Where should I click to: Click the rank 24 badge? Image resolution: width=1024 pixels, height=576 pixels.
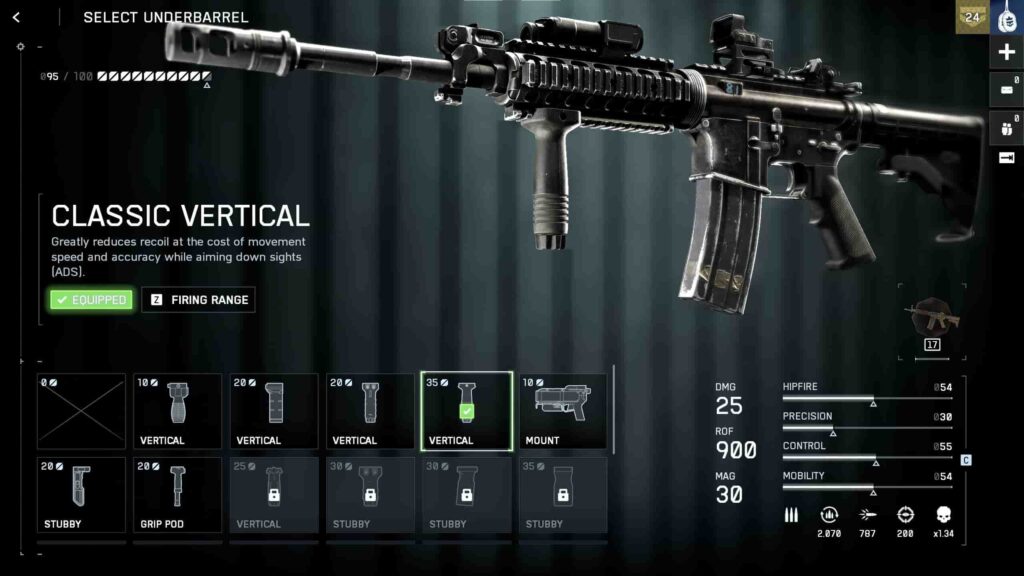971,17
